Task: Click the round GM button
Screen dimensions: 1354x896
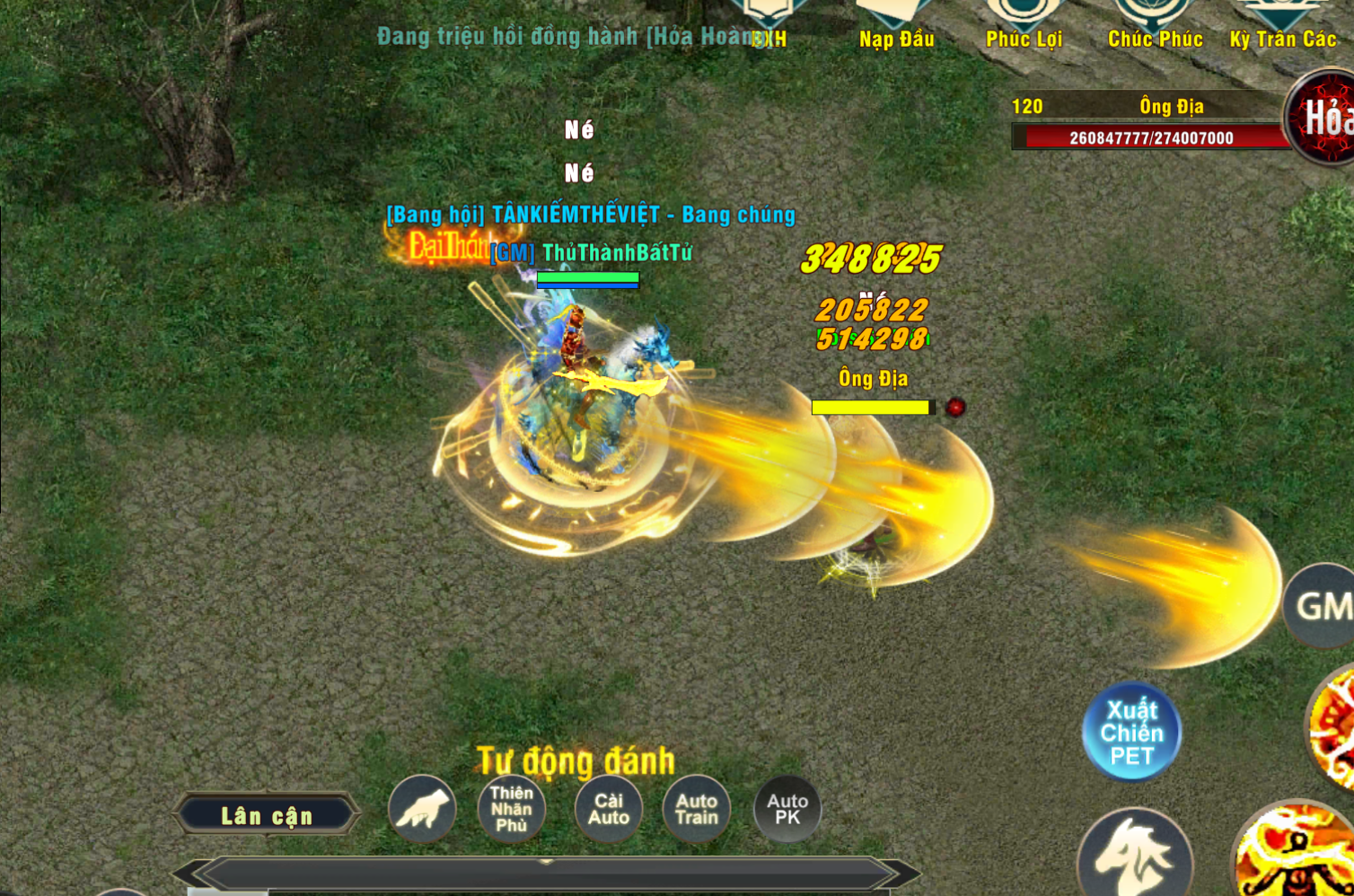Action: tap(1322, 606)
